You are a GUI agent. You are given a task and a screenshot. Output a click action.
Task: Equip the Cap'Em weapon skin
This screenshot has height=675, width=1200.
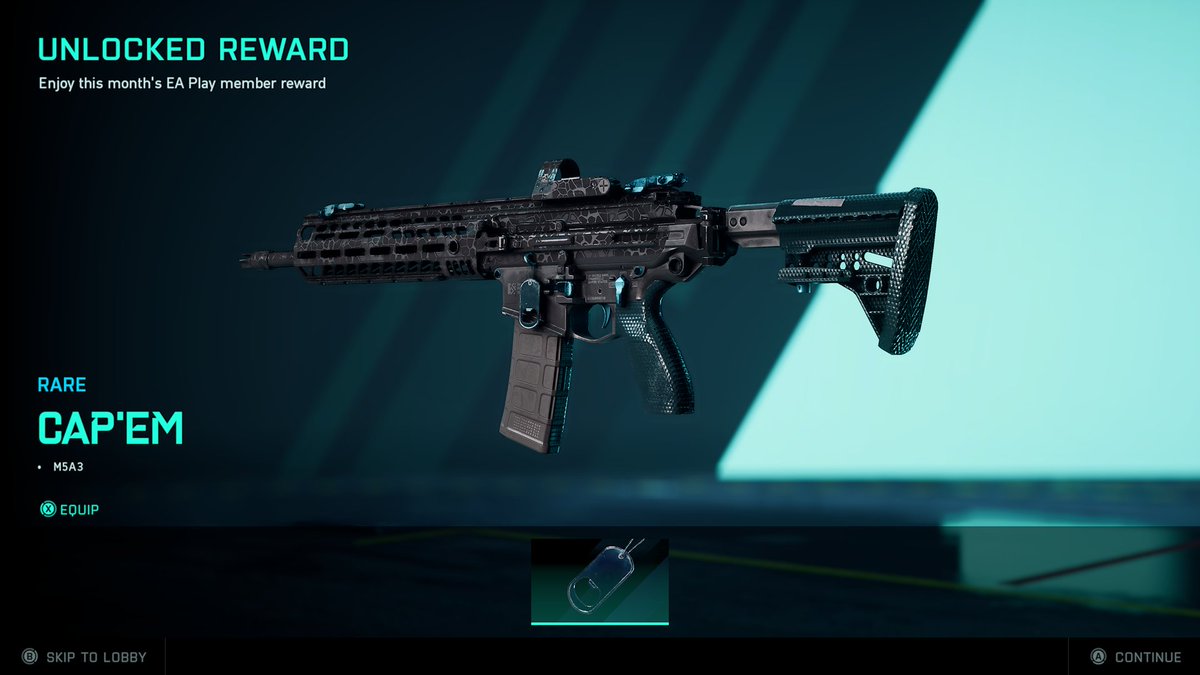(x=69, y=510)
